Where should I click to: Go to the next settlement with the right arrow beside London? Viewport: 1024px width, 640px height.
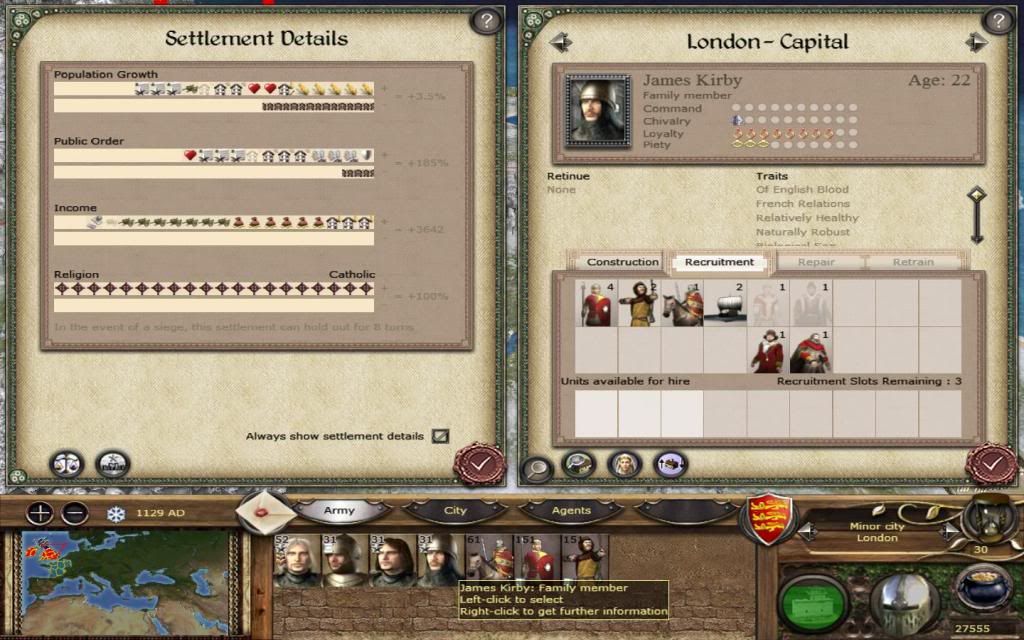coord(947,531)
